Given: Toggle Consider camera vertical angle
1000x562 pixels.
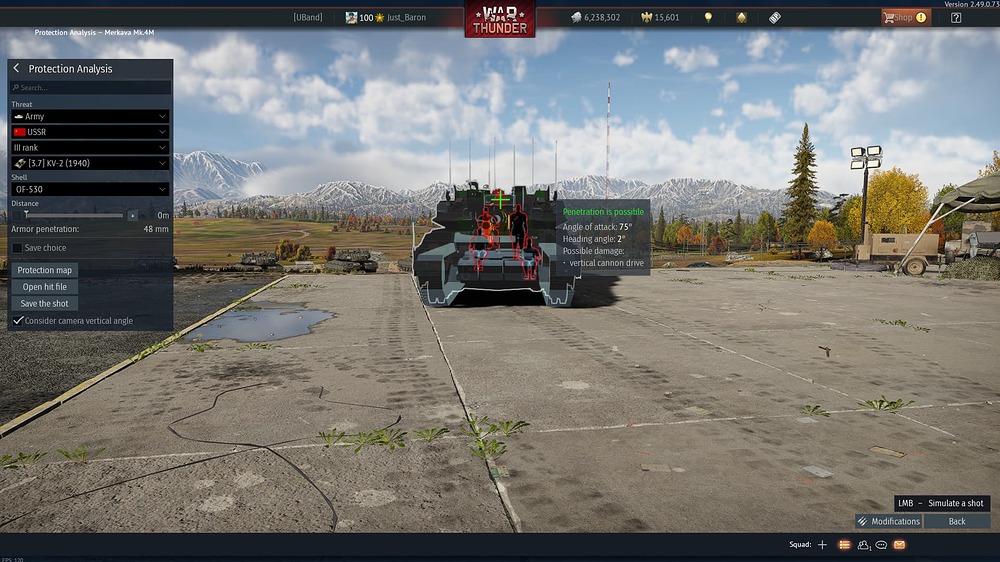Looking at the screenshot, I should 17,321.
